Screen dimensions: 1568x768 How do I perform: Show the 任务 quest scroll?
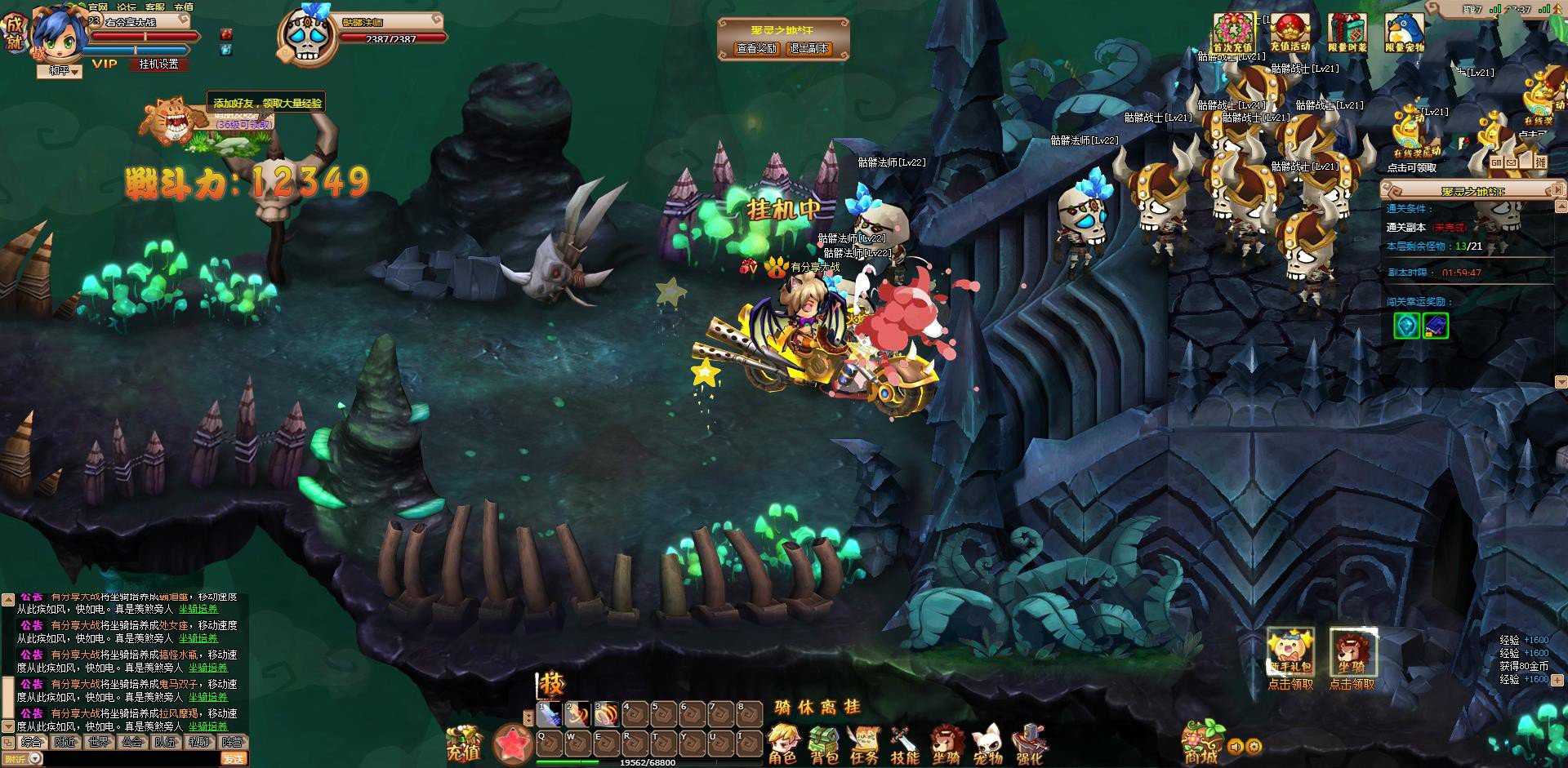[x=864, y=744]
